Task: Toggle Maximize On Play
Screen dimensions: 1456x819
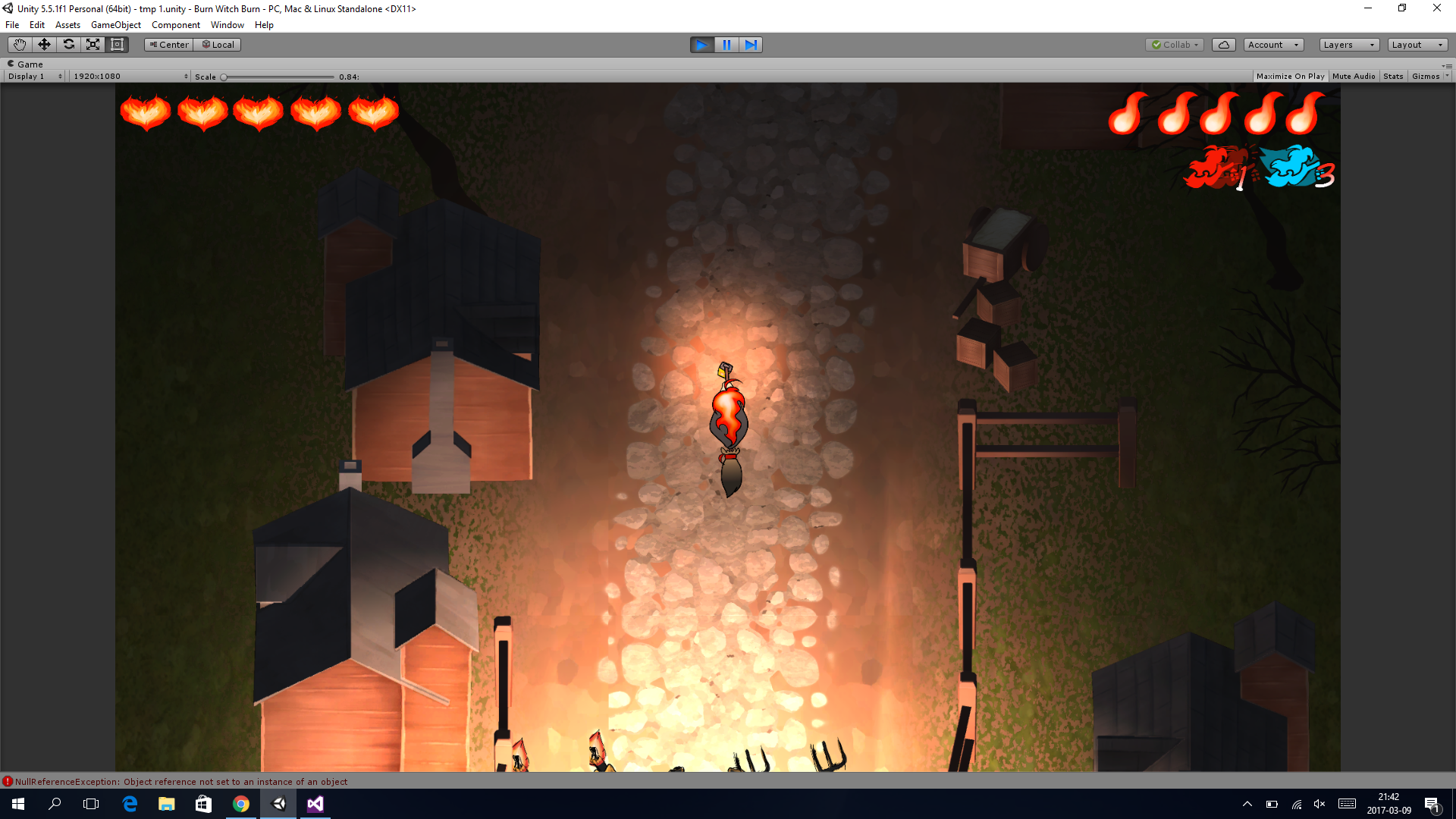Action: (1290, 77)
